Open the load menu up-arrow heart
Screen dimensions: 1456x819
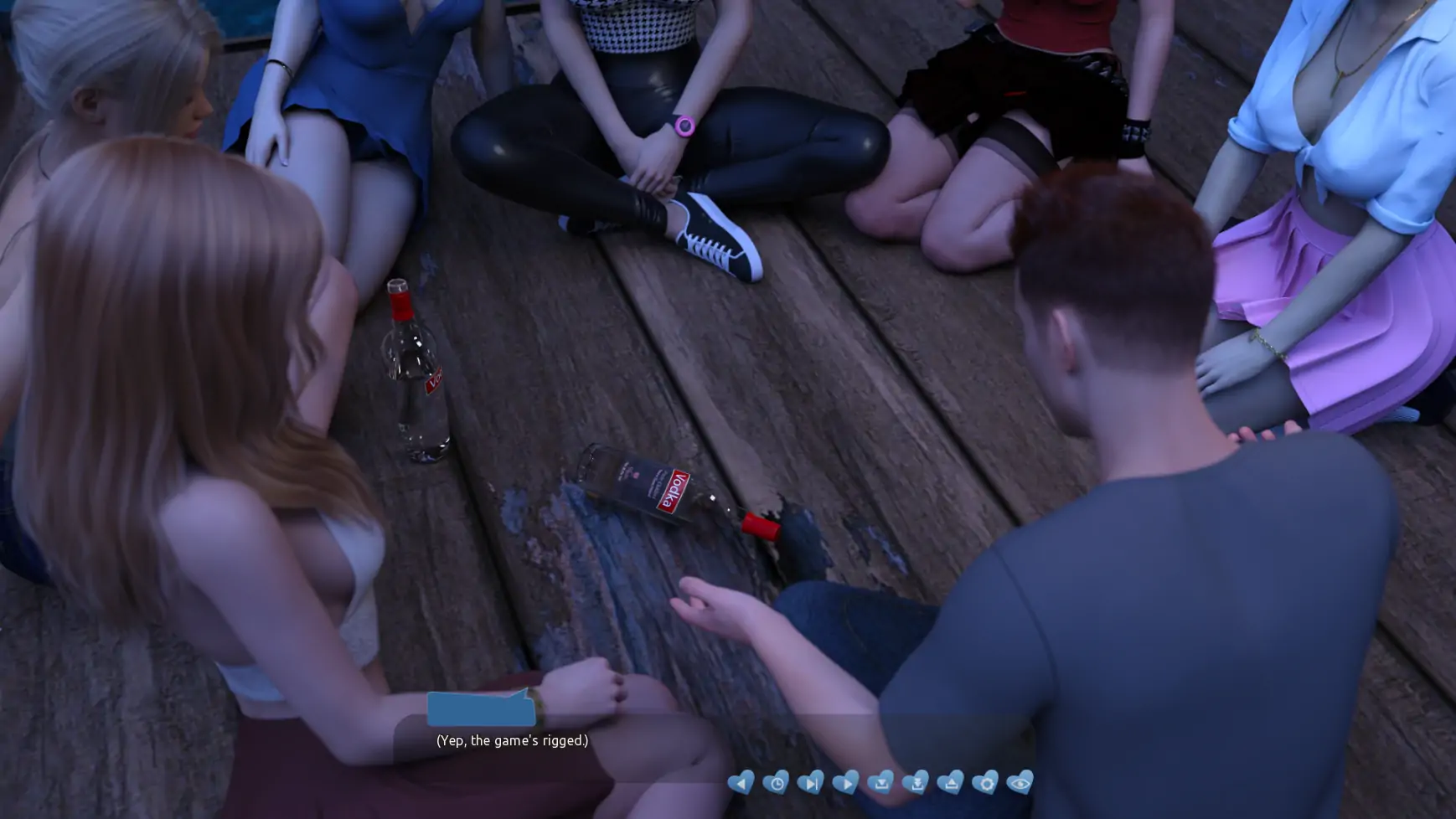950,782
